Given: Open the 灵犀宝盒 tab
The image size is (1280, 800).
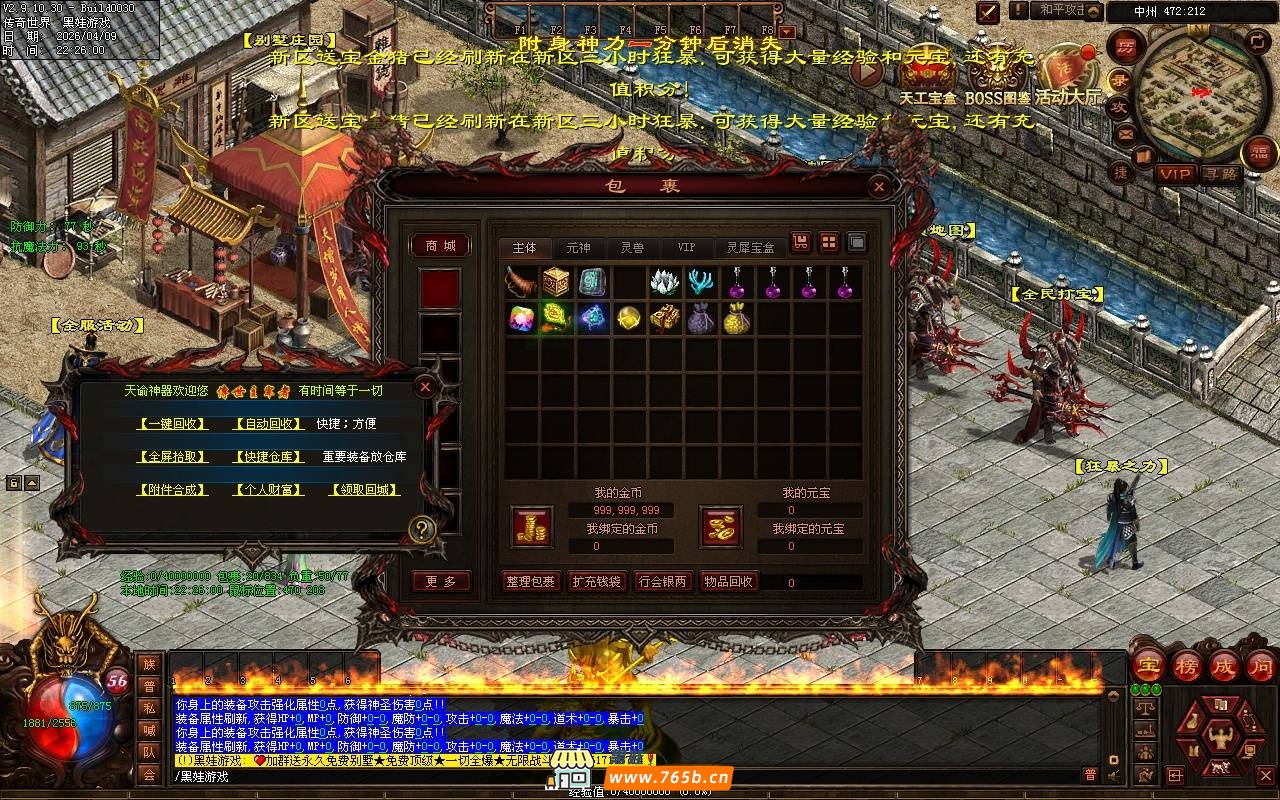Looking at the screenshot, I should (750, 247).
